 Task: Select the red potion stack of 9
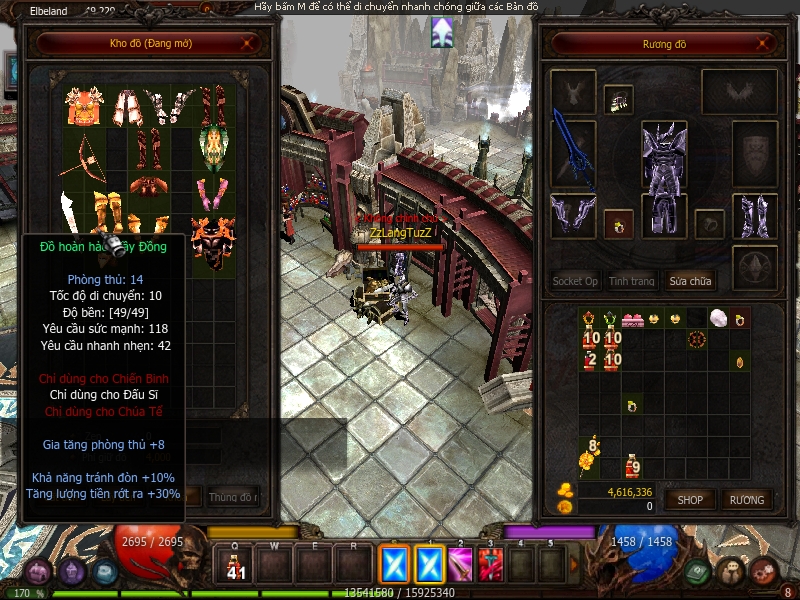coord(631,465)
